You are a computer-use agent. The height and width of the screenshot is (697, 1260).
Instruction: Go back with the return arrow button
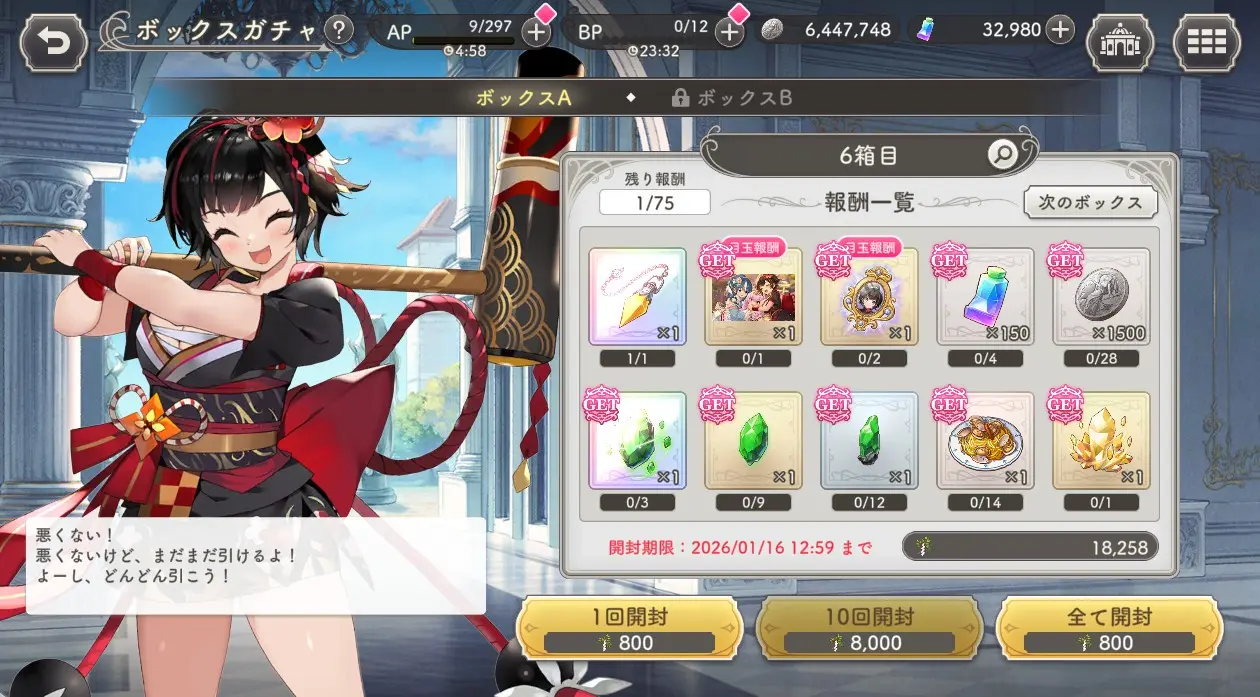coord(52,43)
